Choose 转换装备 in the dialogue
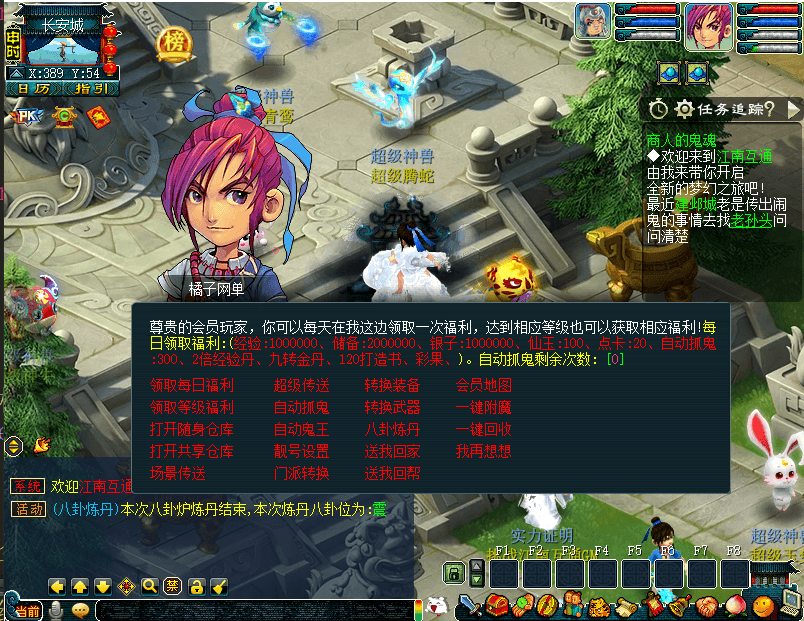This screenshot has height=621, width=804. pos(392,385)
